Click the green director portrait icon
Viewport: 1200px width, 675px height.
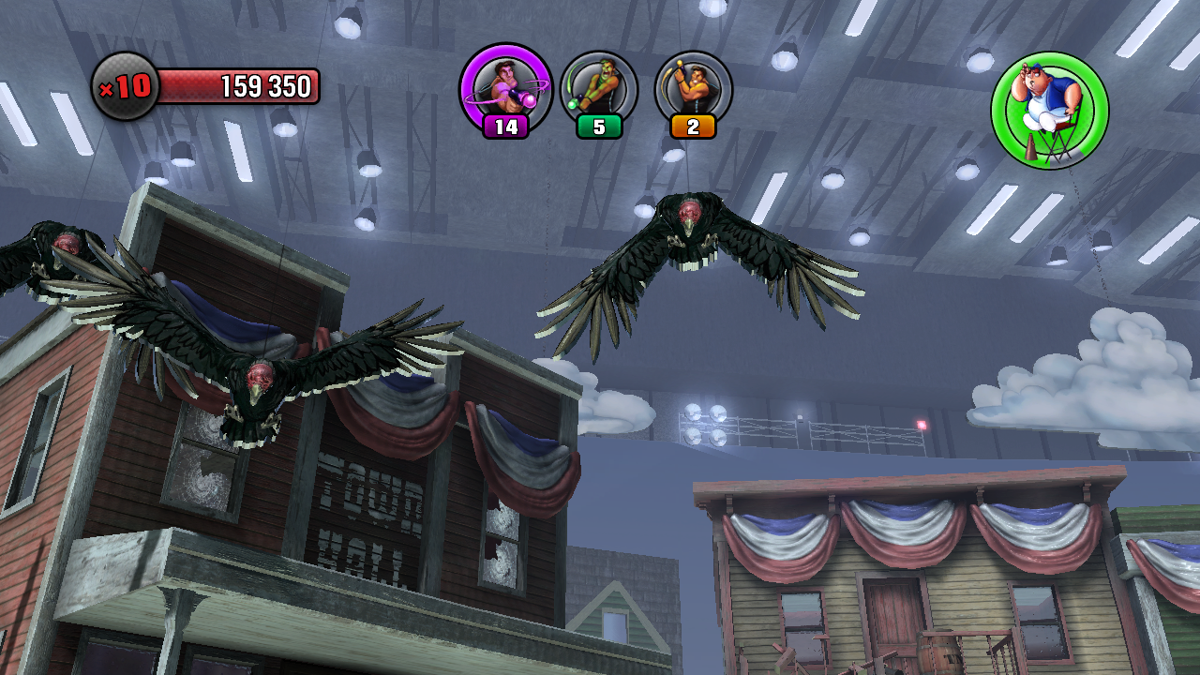1050,110
